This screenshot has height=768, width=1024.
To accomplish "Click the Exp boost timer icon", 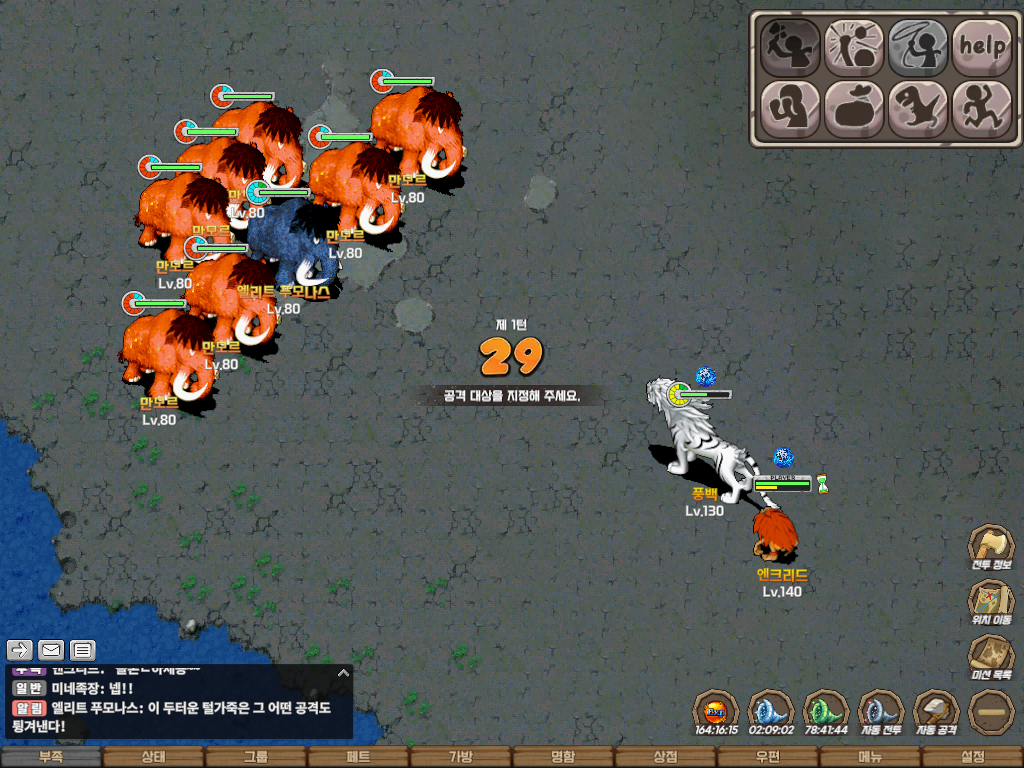I will [716, 712].
